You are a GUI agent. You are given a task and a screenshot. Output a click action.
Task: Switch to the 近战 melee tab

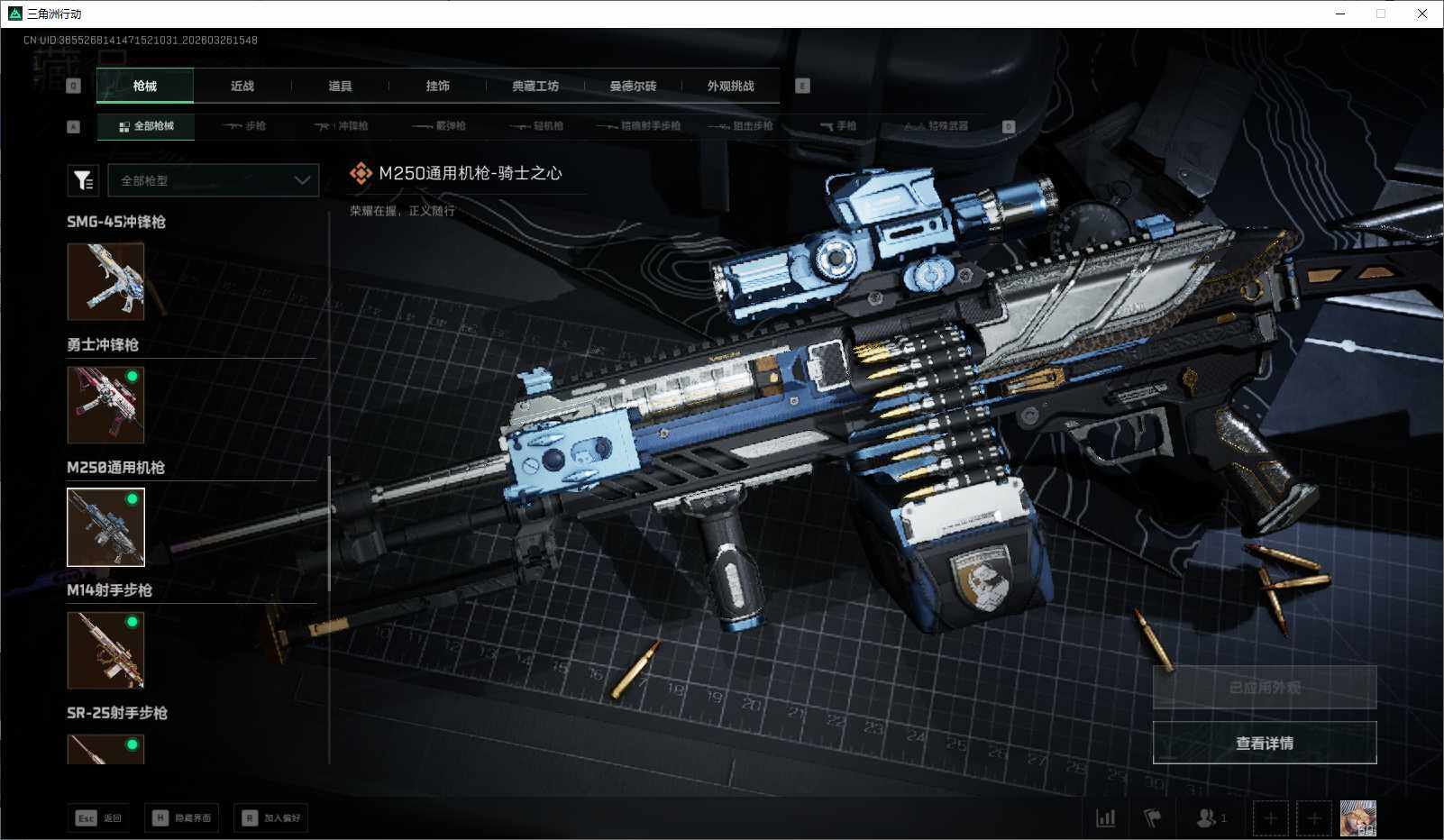(242, 86)
